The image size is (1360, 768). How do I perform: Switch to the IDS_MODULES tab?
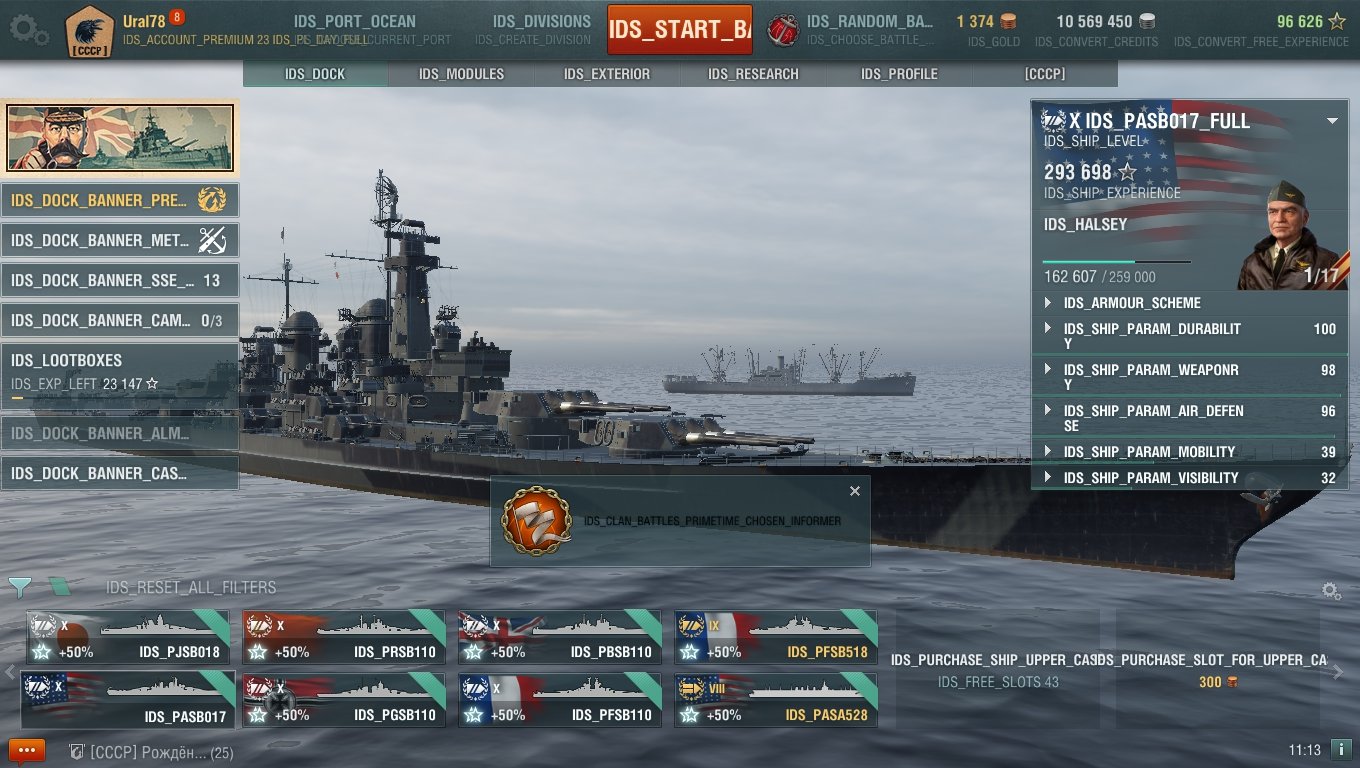click(x=461, y=74)
